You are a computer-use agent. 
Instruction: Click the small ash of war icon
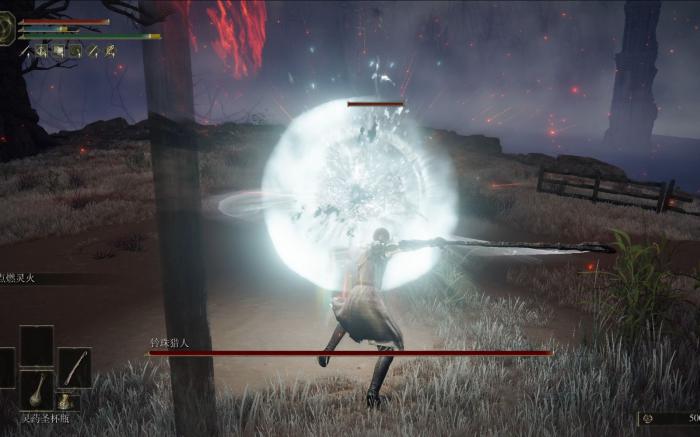point(64,402)
